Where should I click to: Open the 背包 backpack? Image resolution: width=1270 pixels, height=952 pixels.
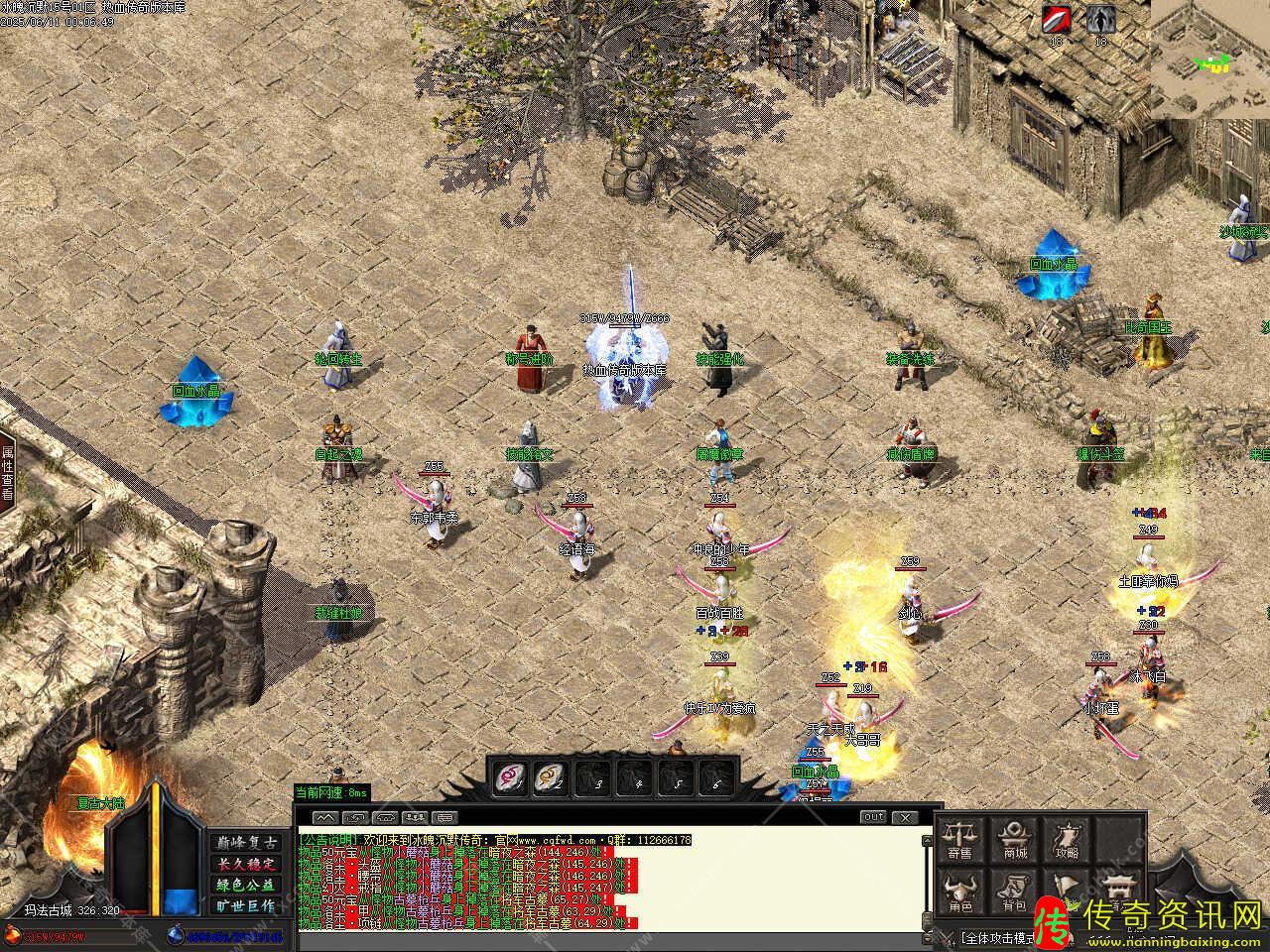(x=1014, y=892)
